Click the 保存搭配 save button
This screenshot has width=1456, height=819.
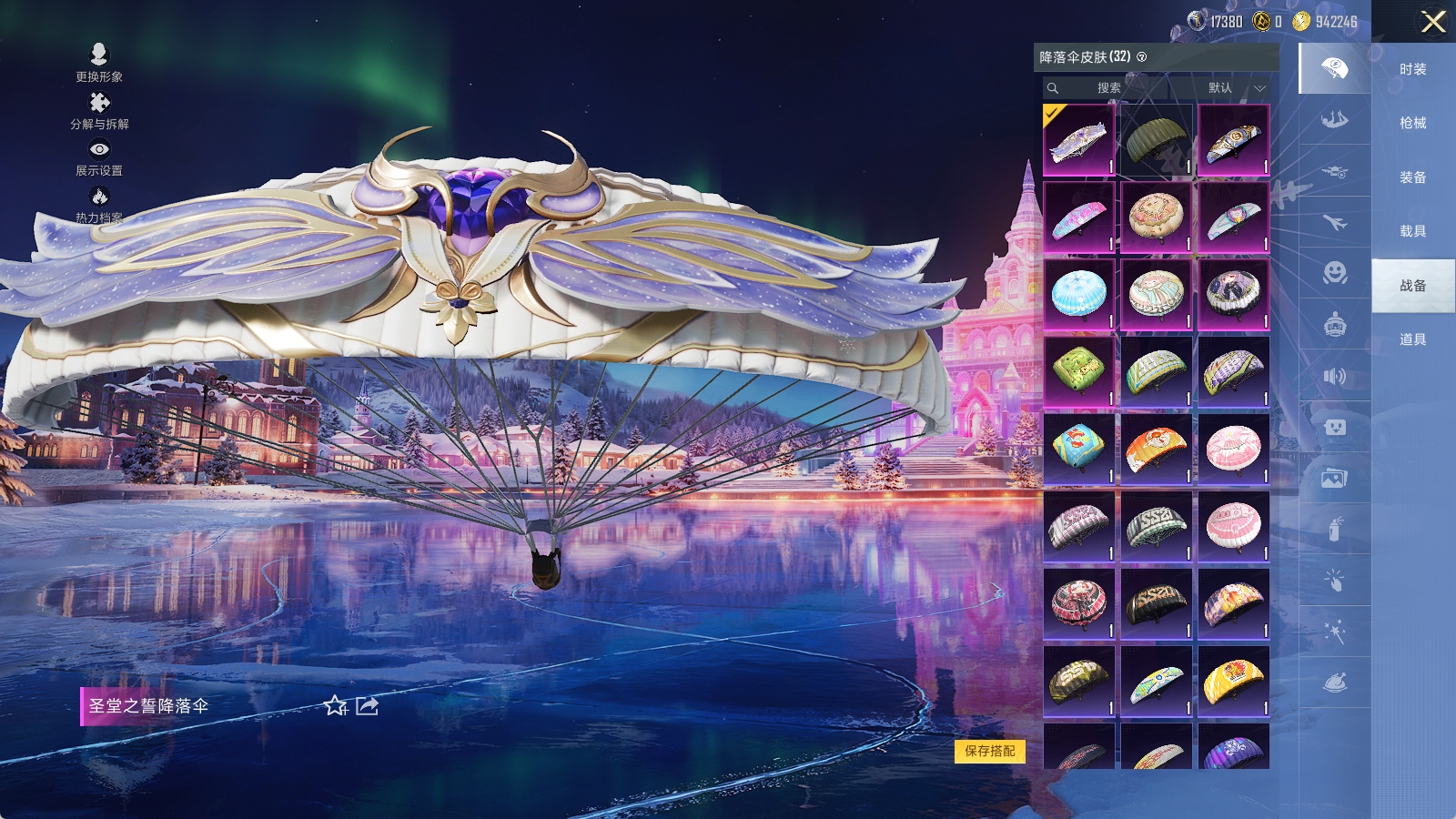tap(990, 751)
